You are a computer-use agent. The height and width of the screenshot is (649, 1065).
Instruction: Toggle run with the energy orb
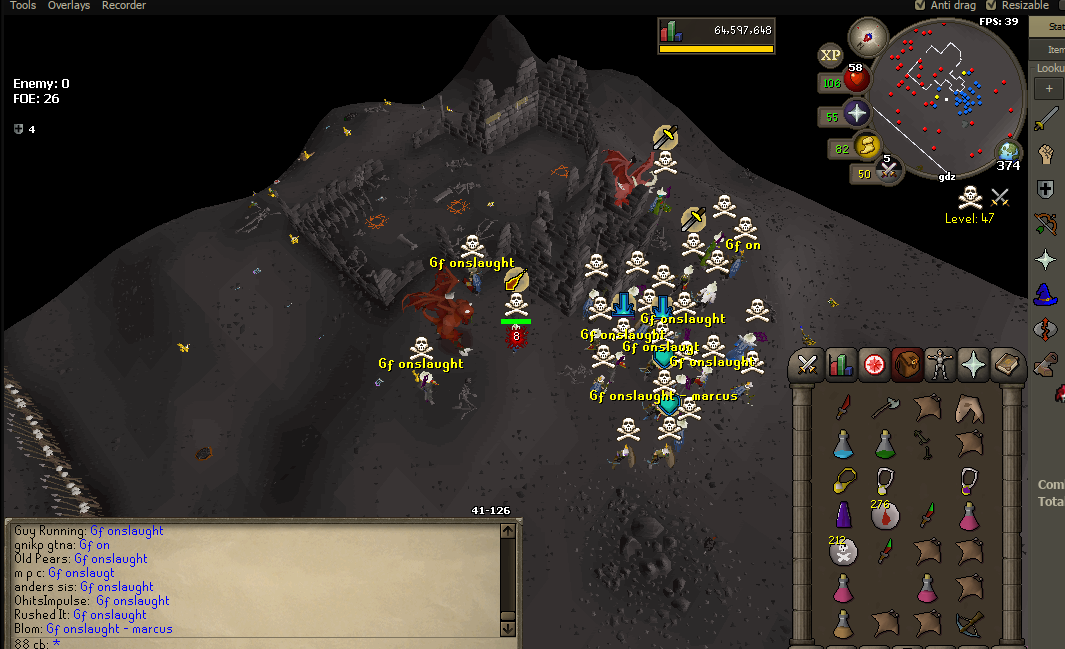pos(866,146)
